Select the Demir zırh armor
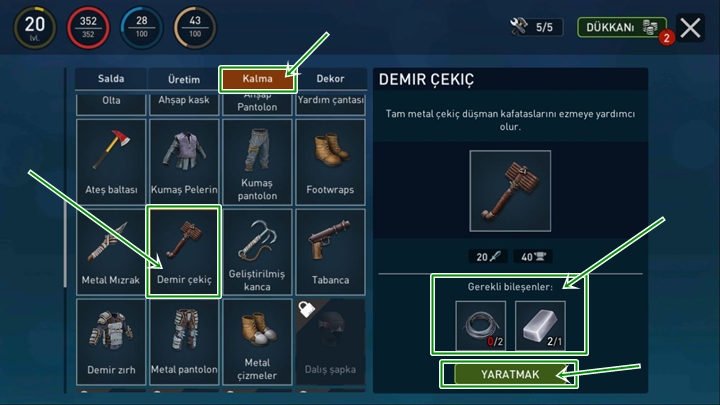The image size is (720, 405). (110, 341)
